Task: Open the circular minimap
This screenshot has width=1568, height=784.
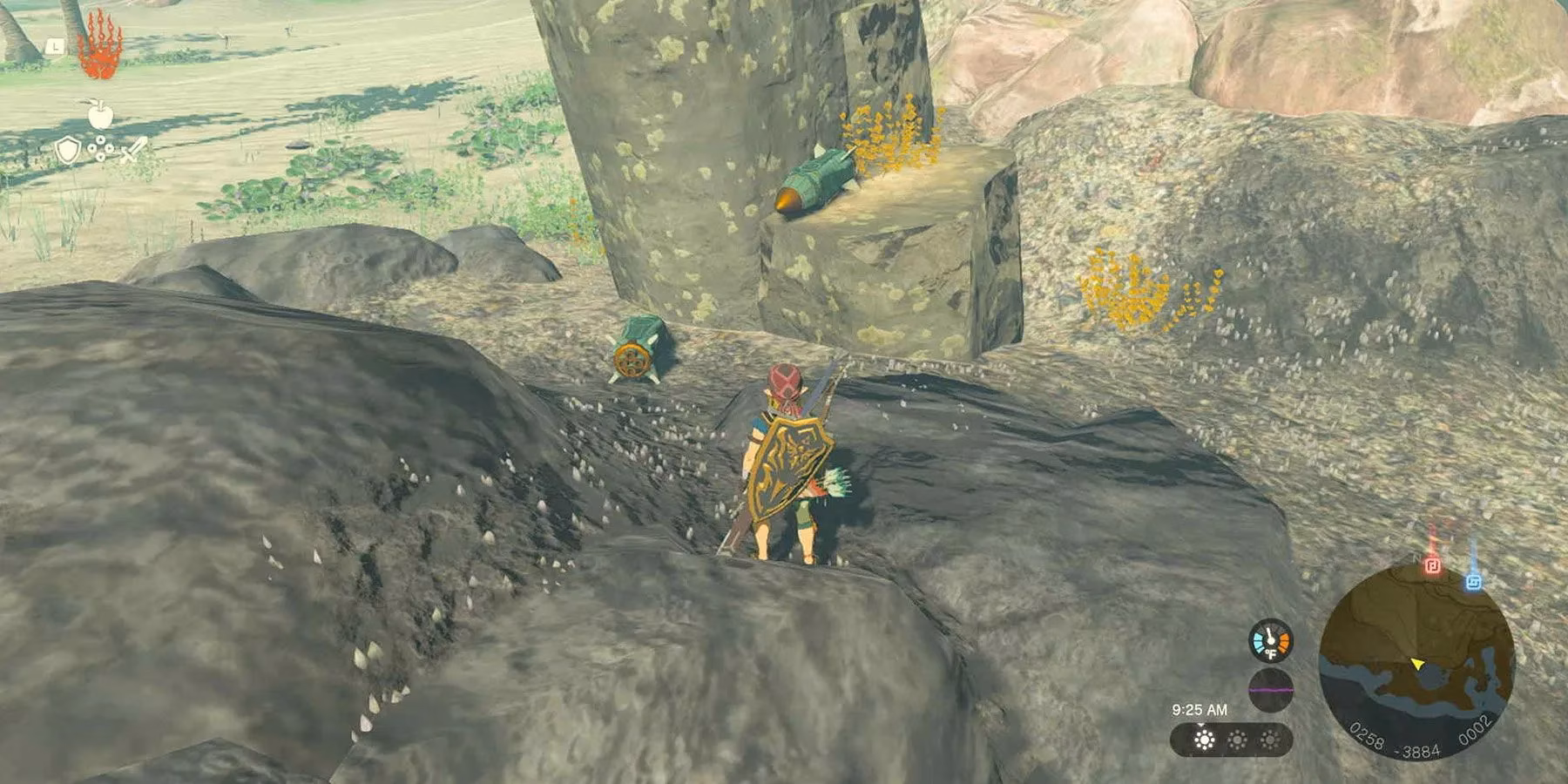Action: [1416, 659]
